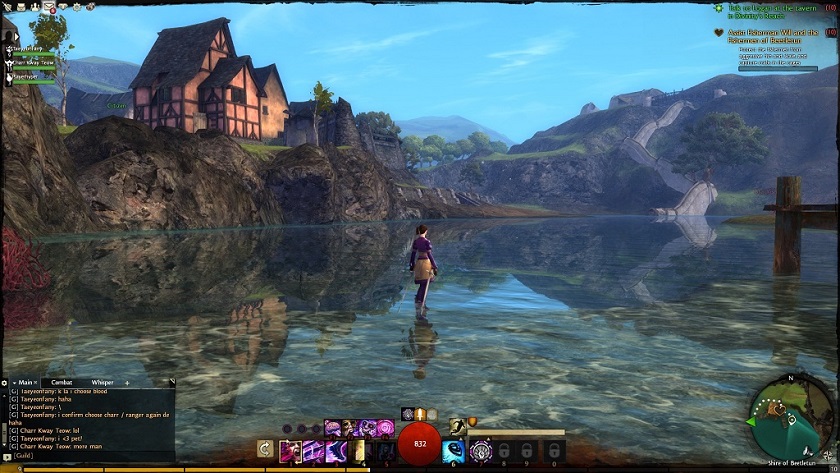Open chat options gear icon
Image resolution: width=840 pixels, height=473 pixels.
(5, 382)
